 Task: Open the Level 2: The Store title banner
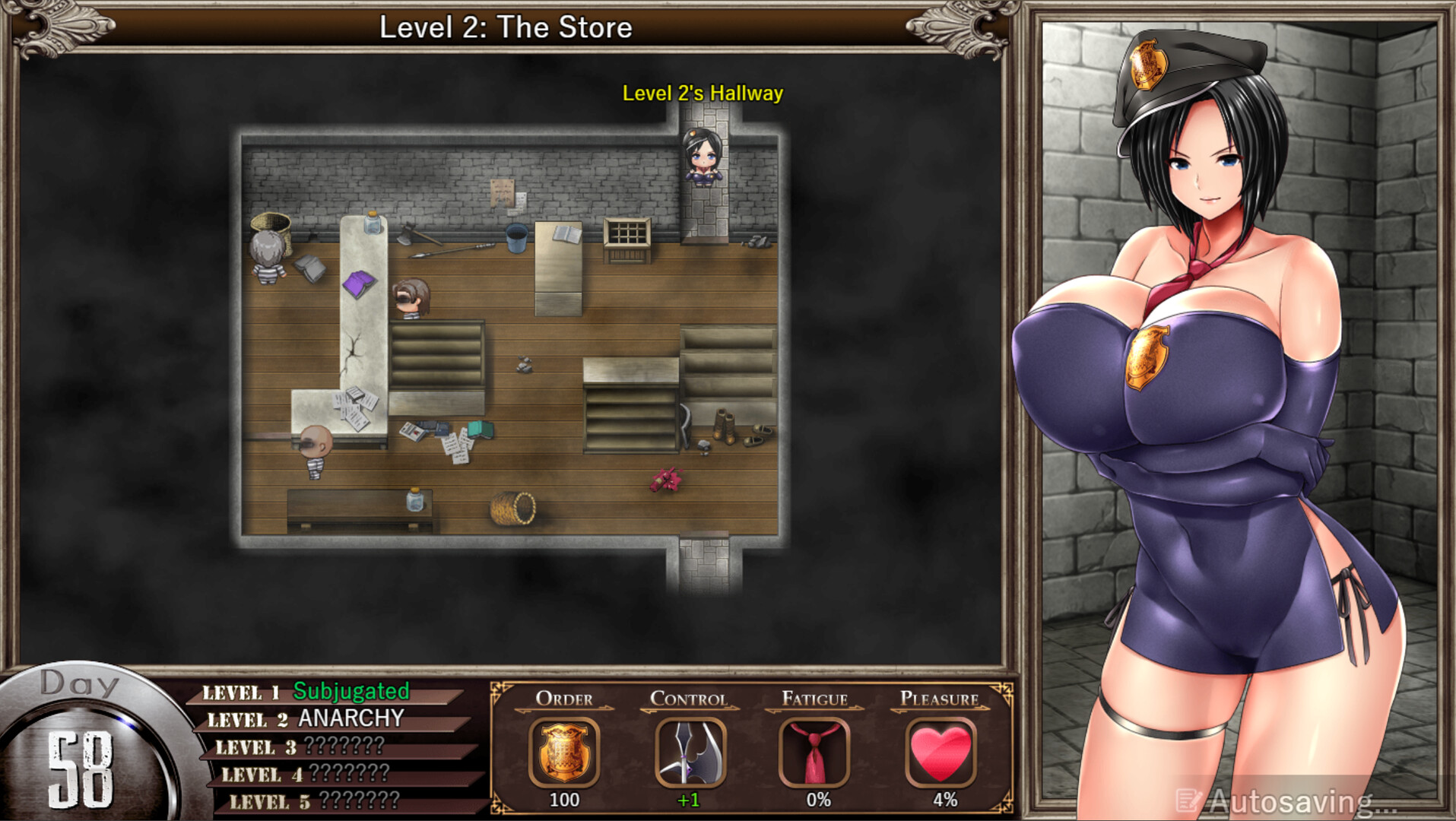506,27
